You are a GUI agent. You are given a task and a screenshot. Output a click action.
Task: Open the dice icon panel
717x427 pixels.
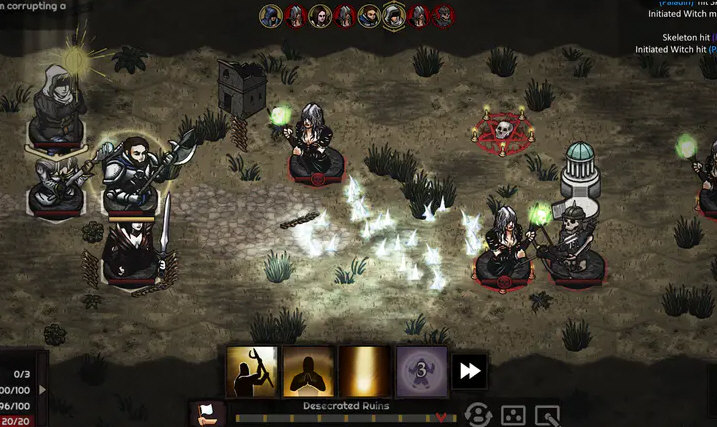tap(513, 415)
